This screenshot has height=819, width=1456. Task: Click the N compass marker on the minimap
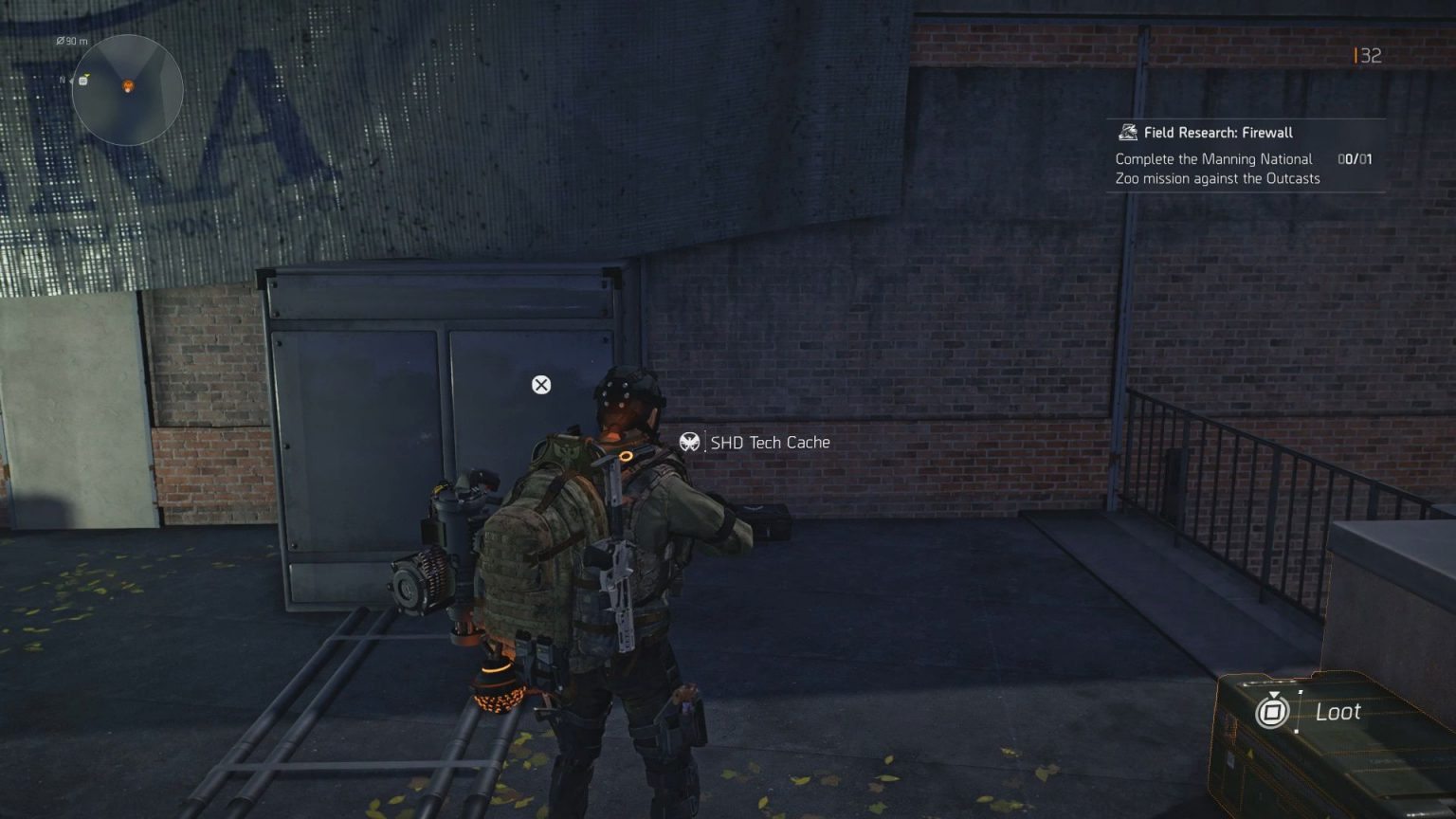(64, 81)
